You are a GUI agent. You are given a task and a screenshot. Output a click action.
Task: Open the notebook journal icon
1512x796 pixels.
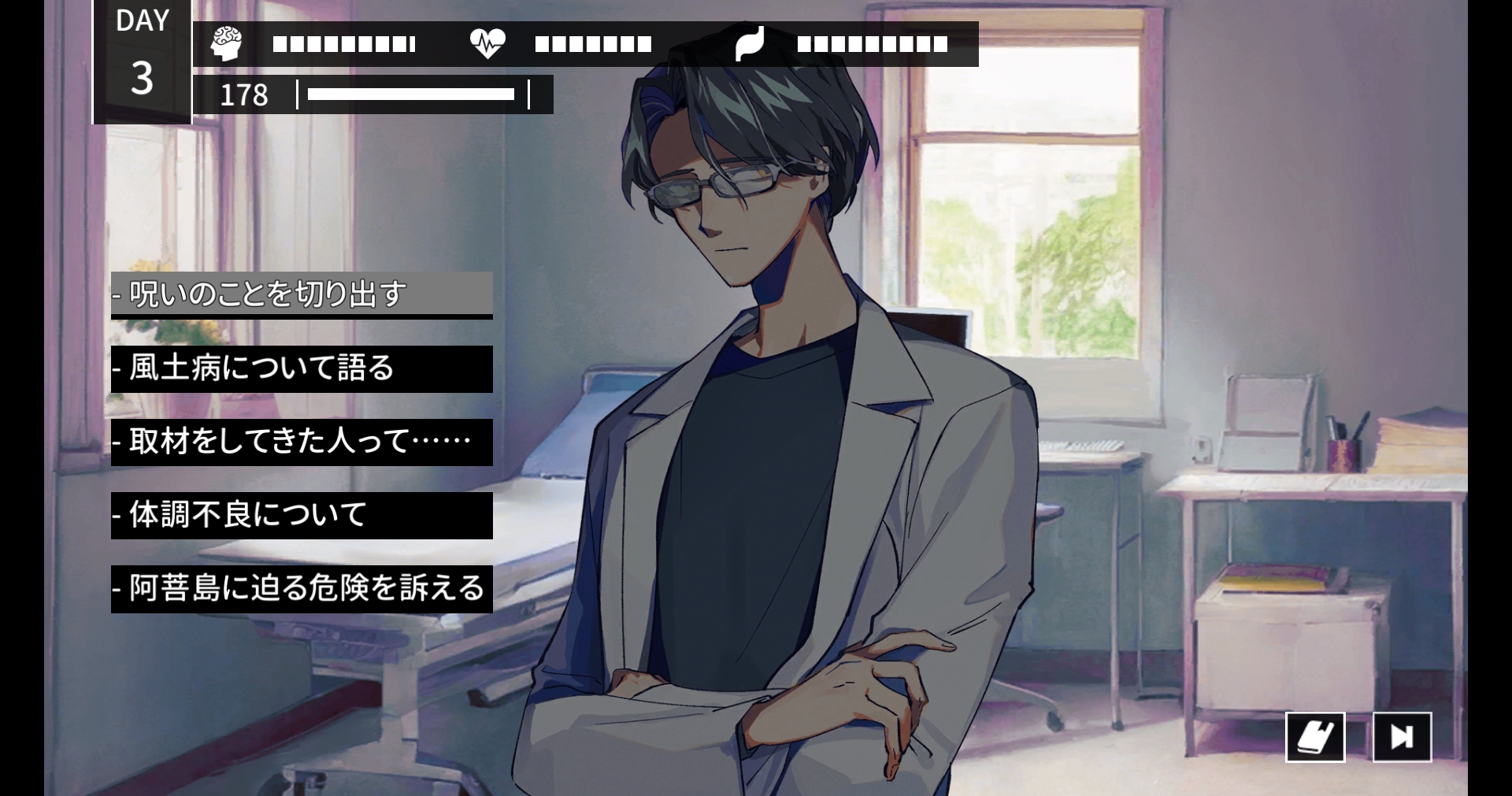(1314, 737)
